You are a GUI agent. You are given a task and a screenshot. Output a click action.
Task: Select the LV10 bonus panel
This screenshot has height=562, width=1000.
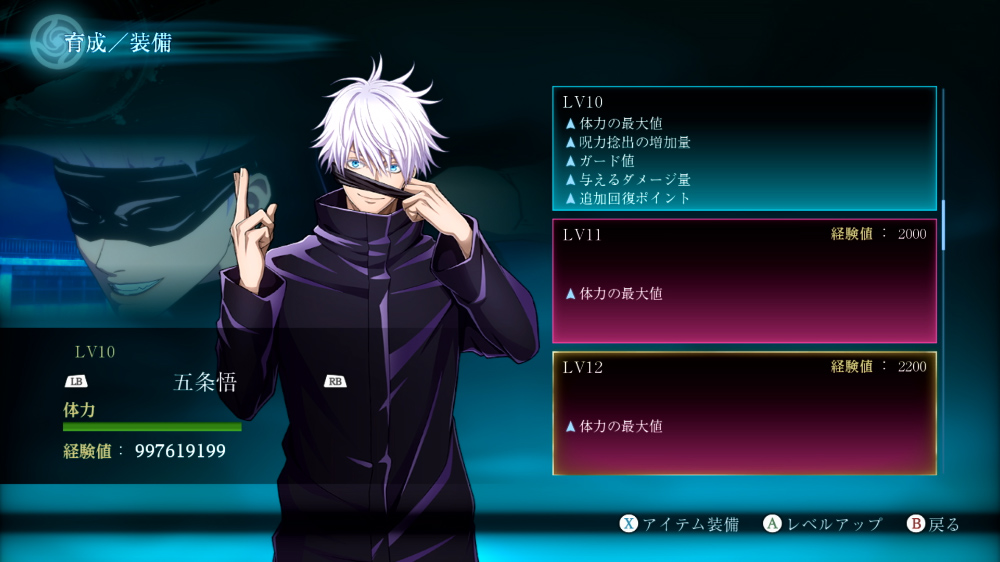point(744,148)
